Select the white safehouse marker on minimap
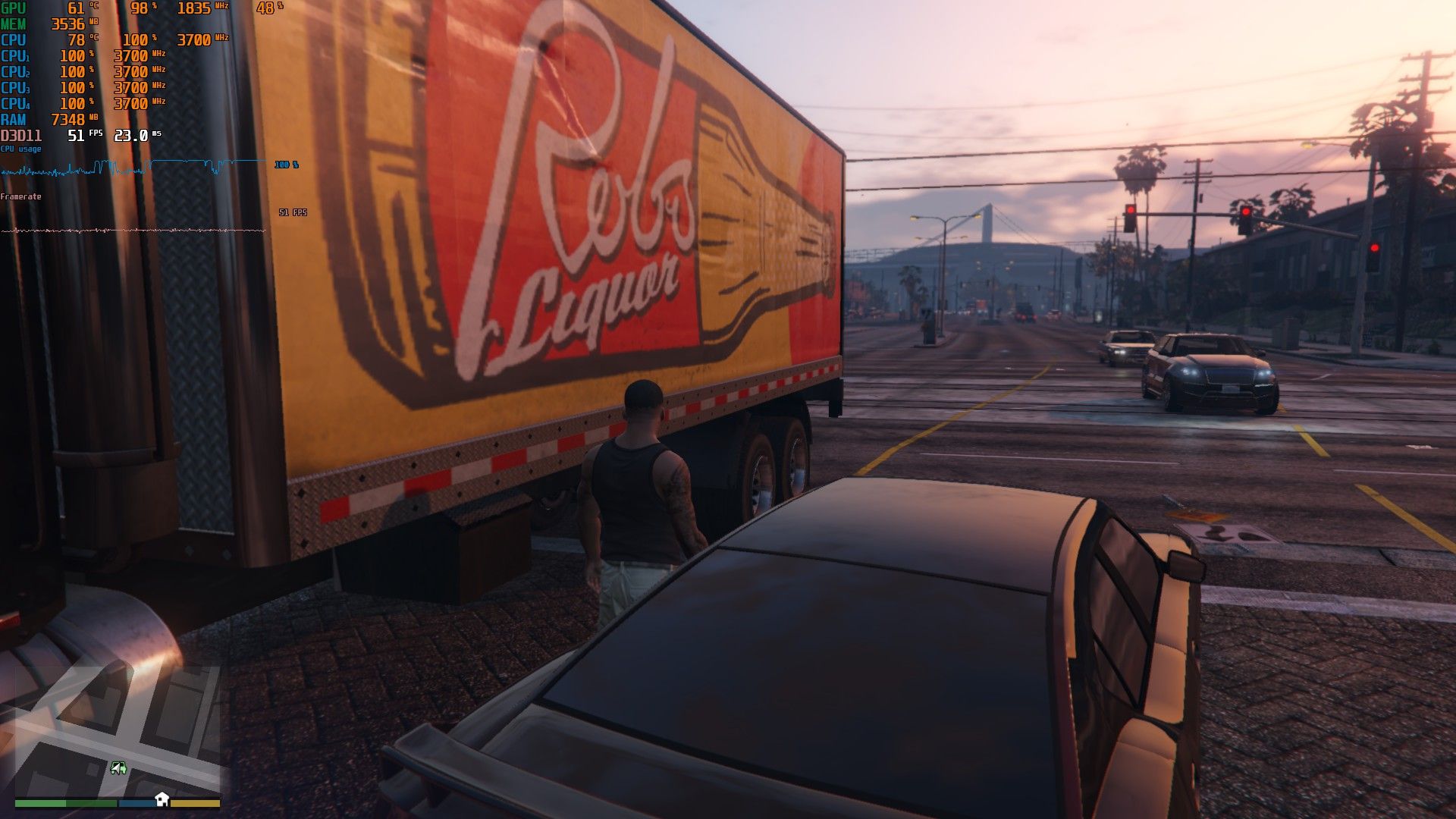The image size is (1456, 819). coord(162,799)
